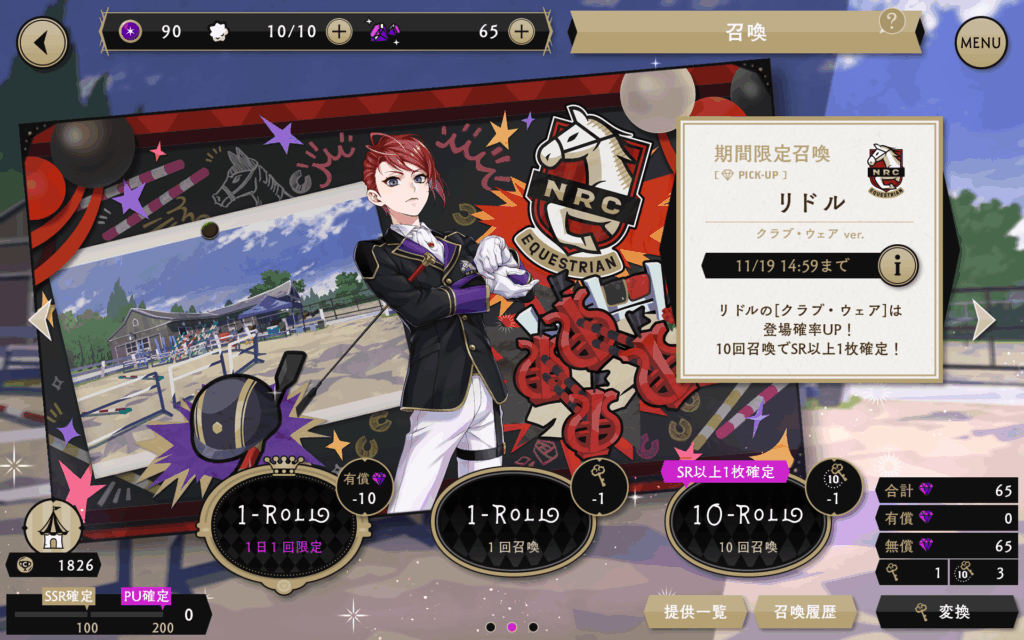
Task: Show the previous summon banner with left arrow
Action: [x=40, y=318]
